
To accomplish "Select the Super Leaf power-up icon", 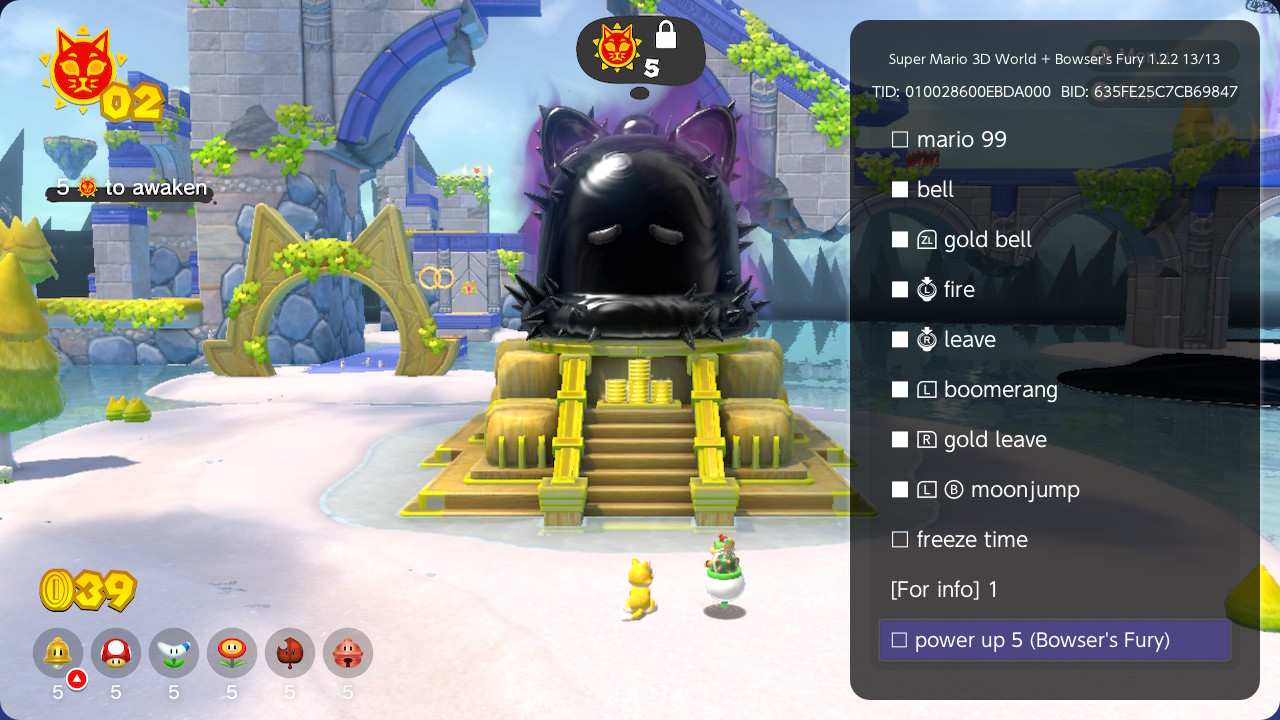I will [x=289, y=653].
